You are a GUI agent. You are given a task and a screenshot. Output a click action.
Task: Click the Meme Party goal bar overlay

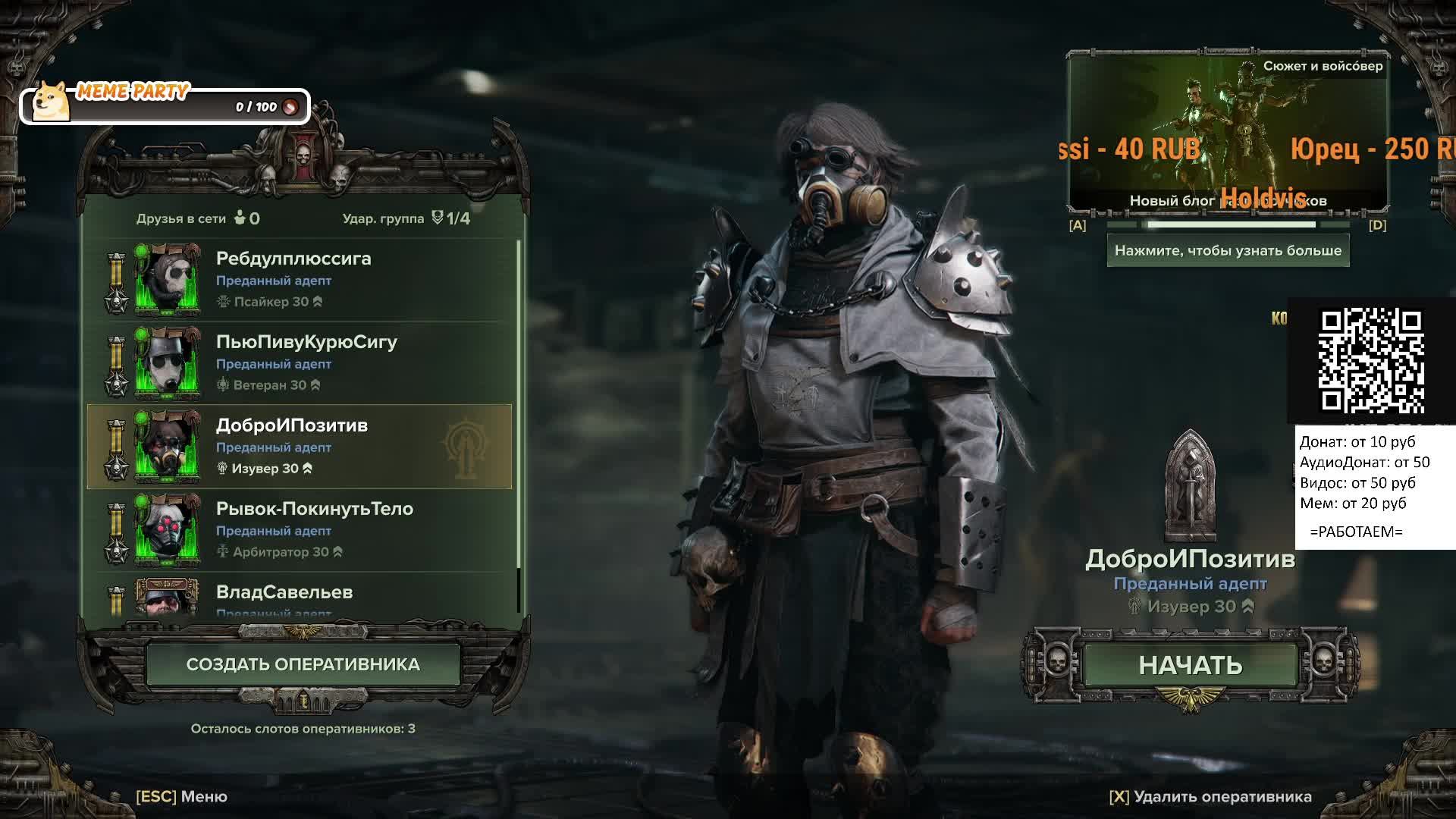click(x=165, y=106)
